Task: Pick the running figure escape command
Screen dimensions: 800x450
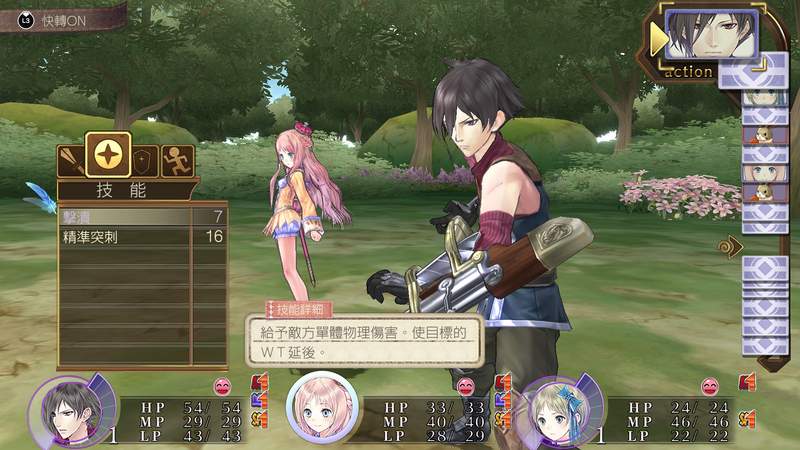Action: (177, 161)
